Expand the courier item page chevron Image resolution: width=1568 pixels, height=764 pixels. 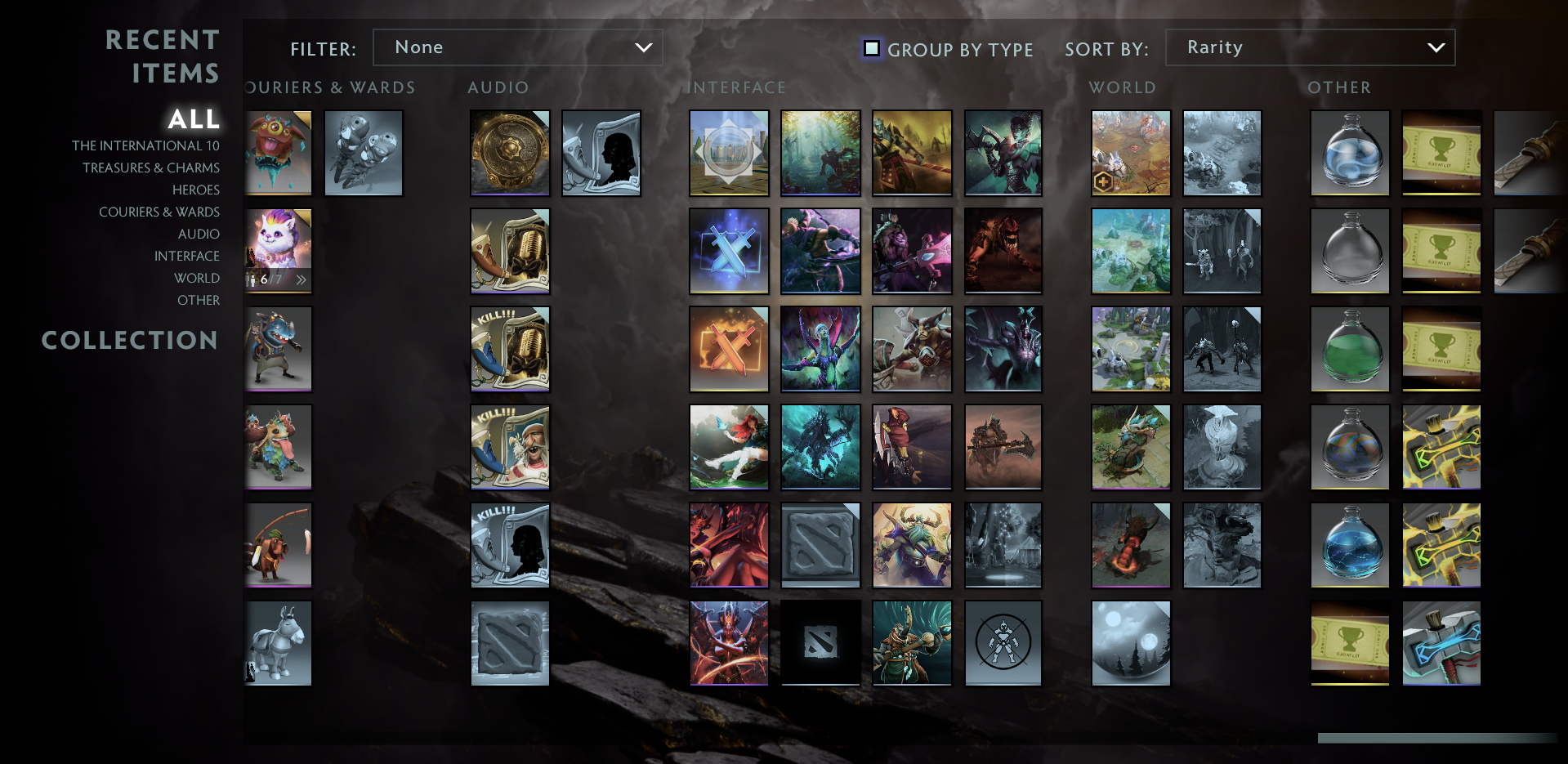click(x=301, y=279)
